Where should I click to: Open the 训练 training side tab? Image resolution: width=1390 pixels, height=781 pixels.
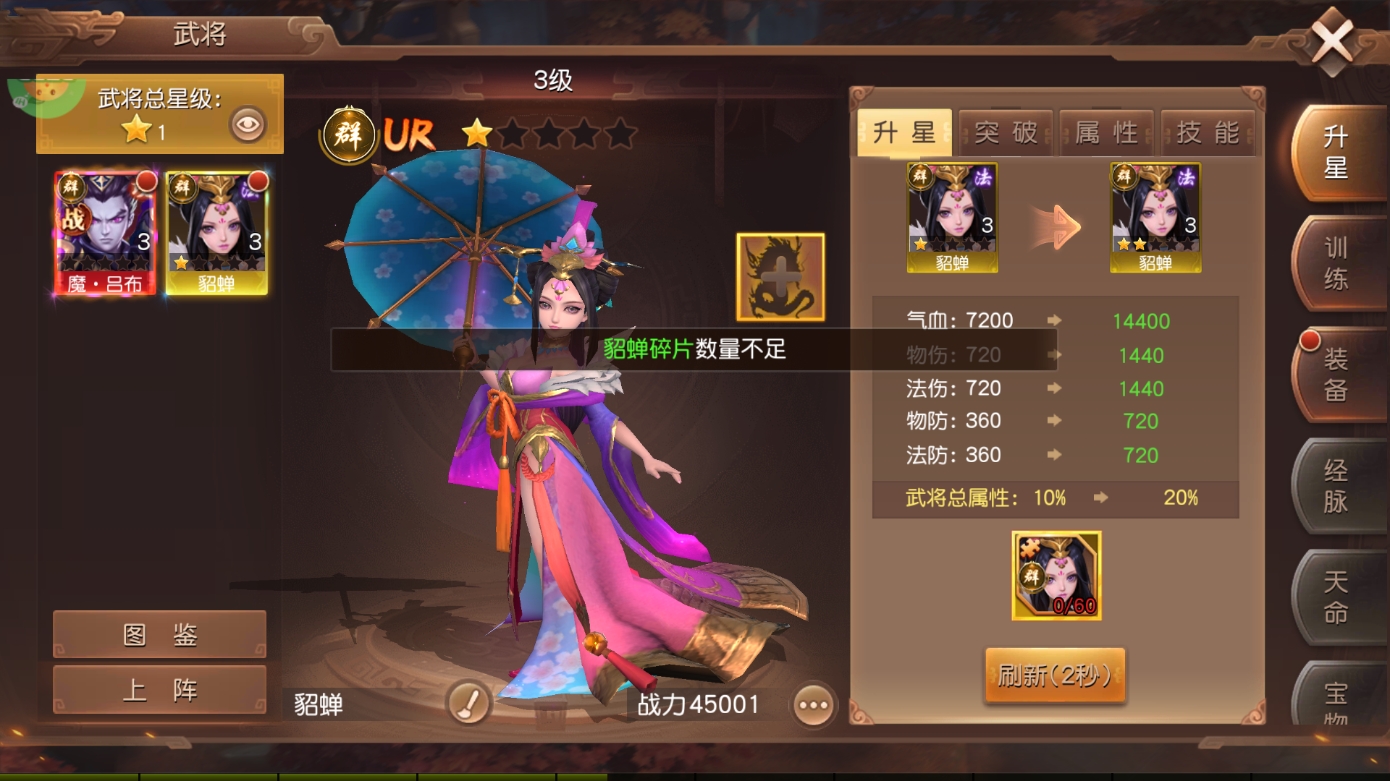[x=1337, y=264]
